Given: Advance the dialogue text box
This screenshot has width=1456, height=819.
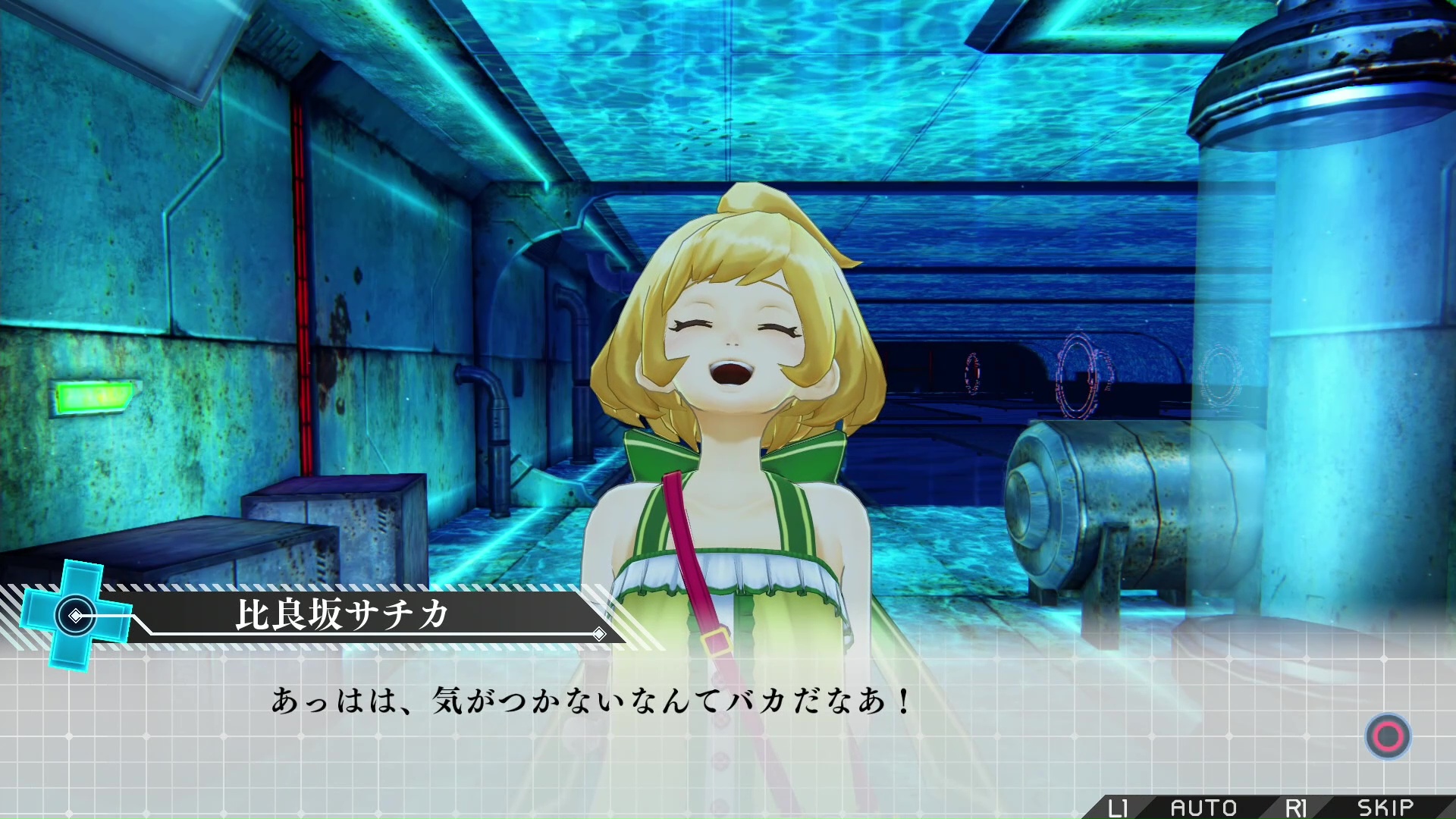Looking at the screenshot, I should coord(1388,736).
